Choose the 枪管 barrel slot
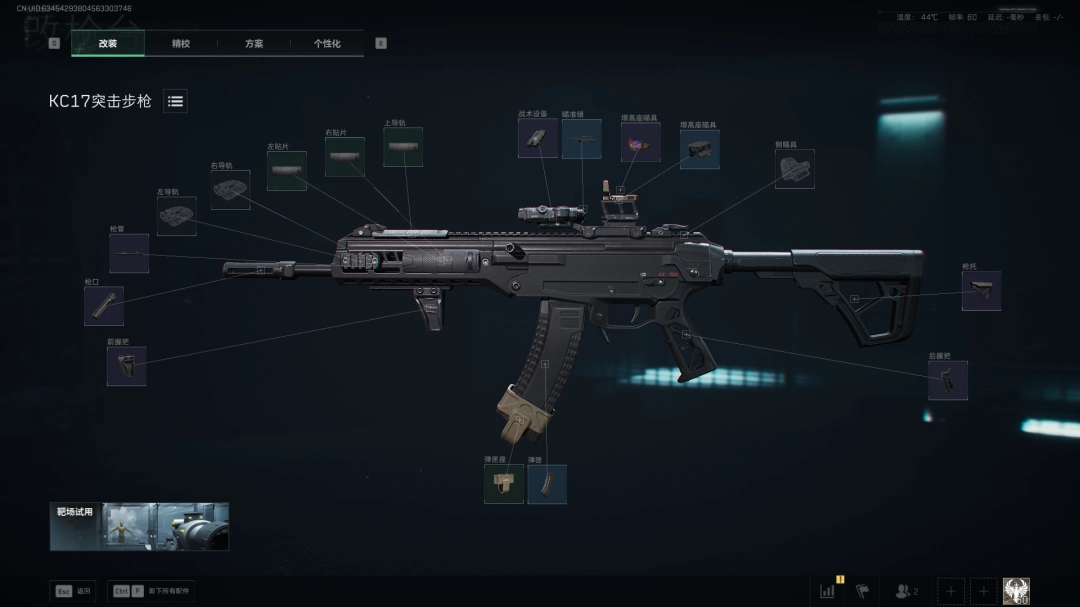The width and height of the screenshot is (1080, 607). coord(129,254)
